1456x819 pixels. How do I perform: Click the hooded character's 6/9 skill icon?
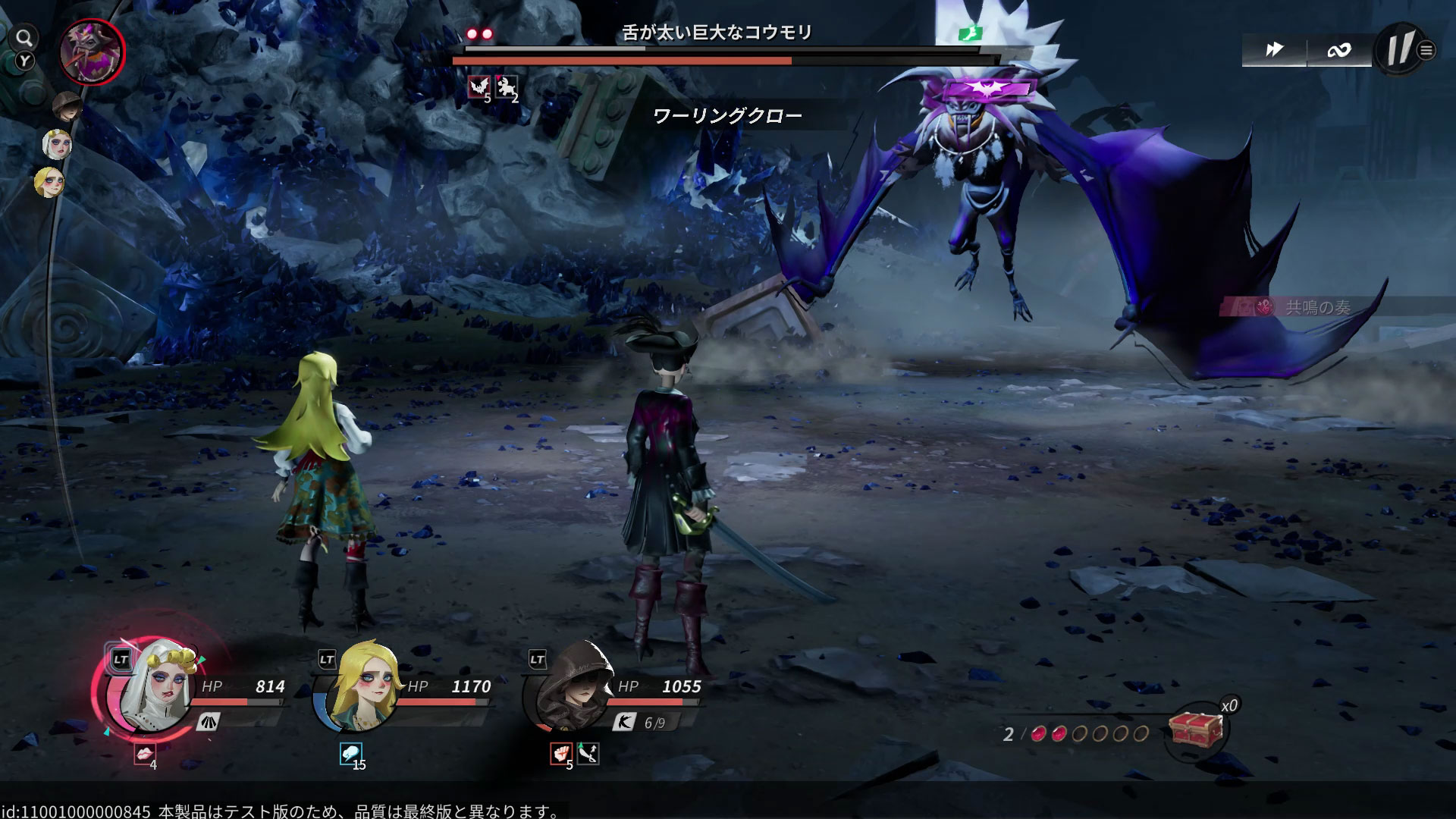(624, 722)
